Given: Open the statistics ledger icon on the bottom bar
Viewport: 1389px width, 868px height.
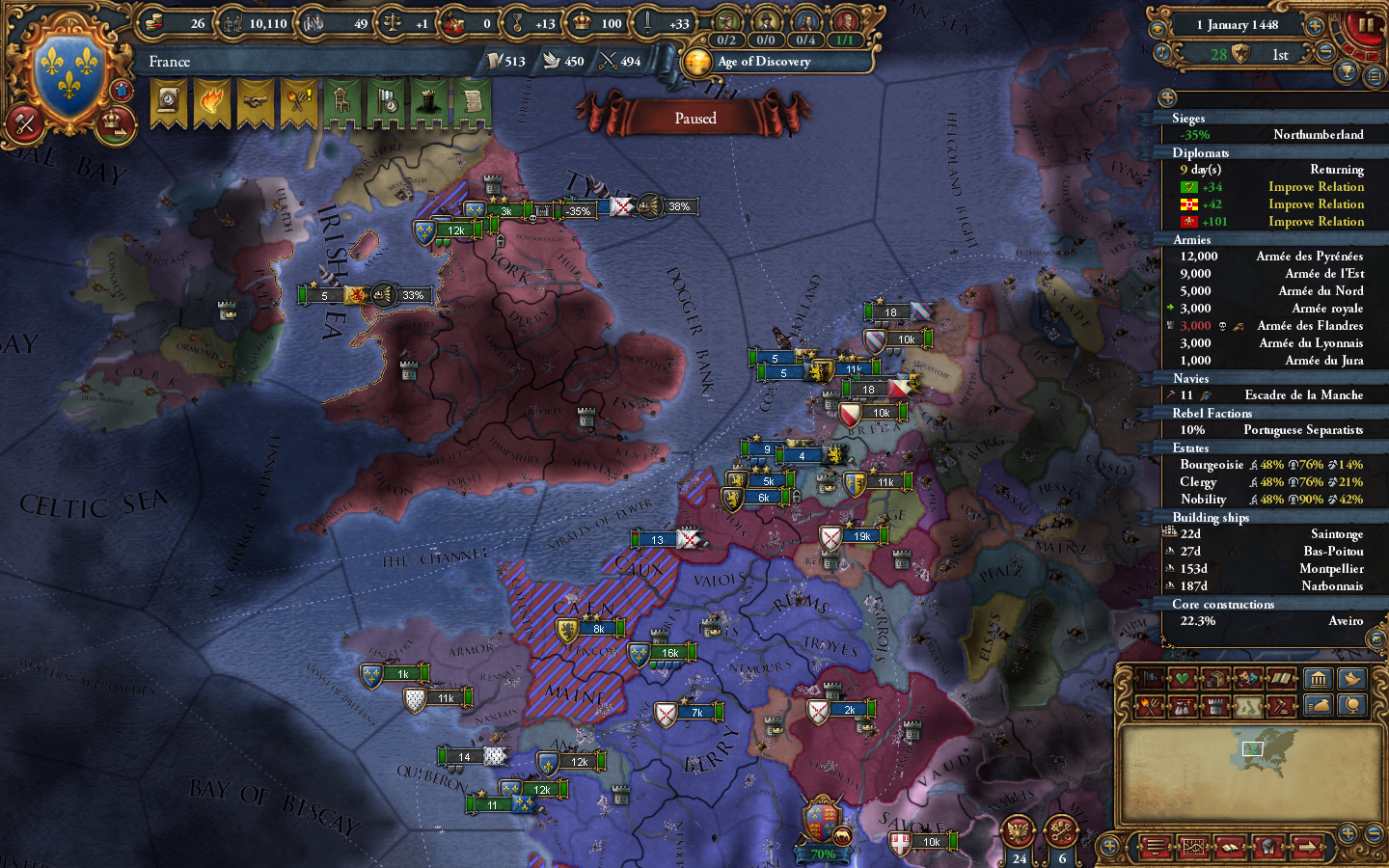Looking at the screenshot, I should pos(1192,846).
